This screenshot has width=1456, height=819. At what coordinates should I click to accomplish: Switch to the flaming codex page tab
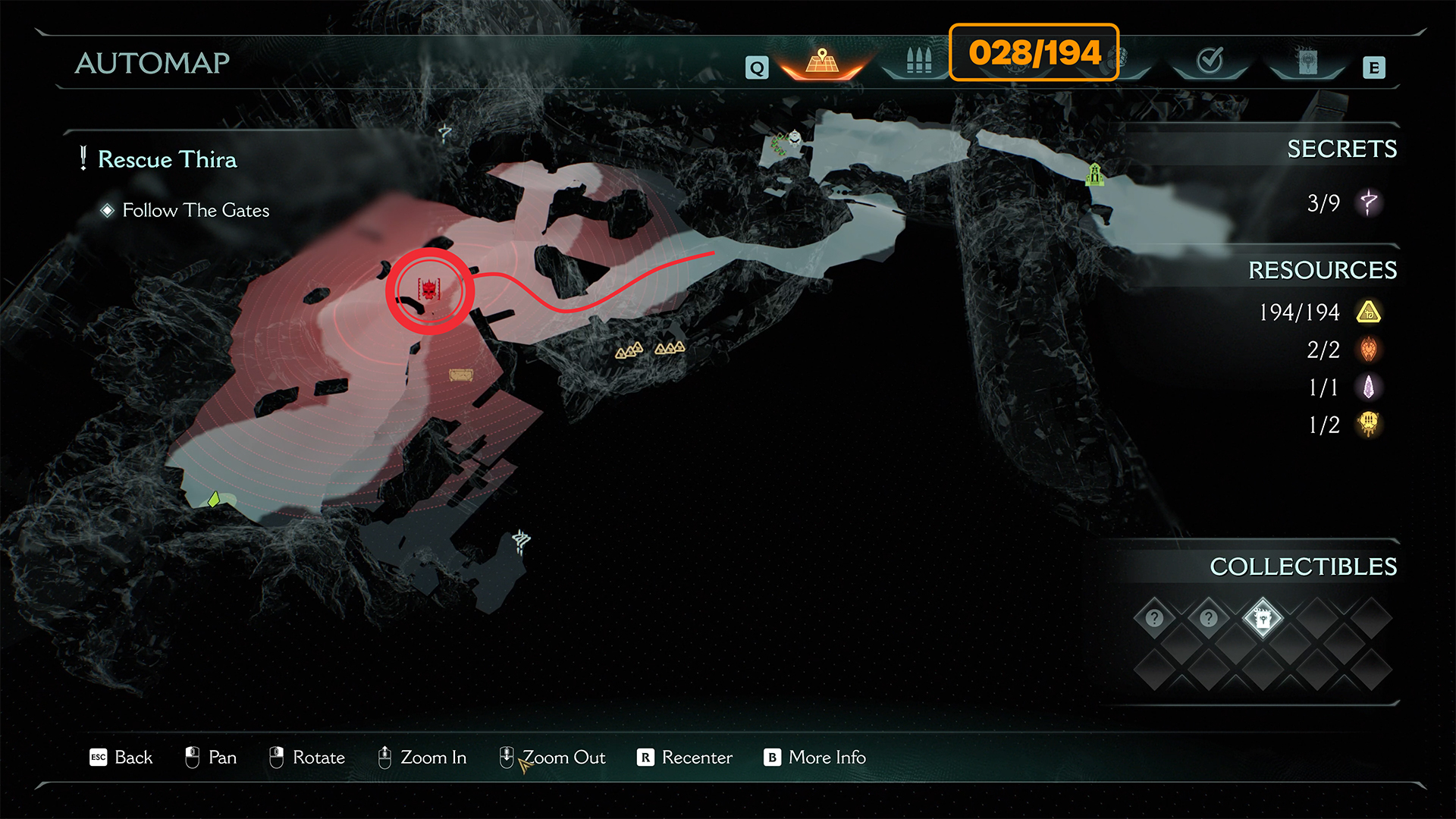pyautogui.click(x=1307, y=62)
